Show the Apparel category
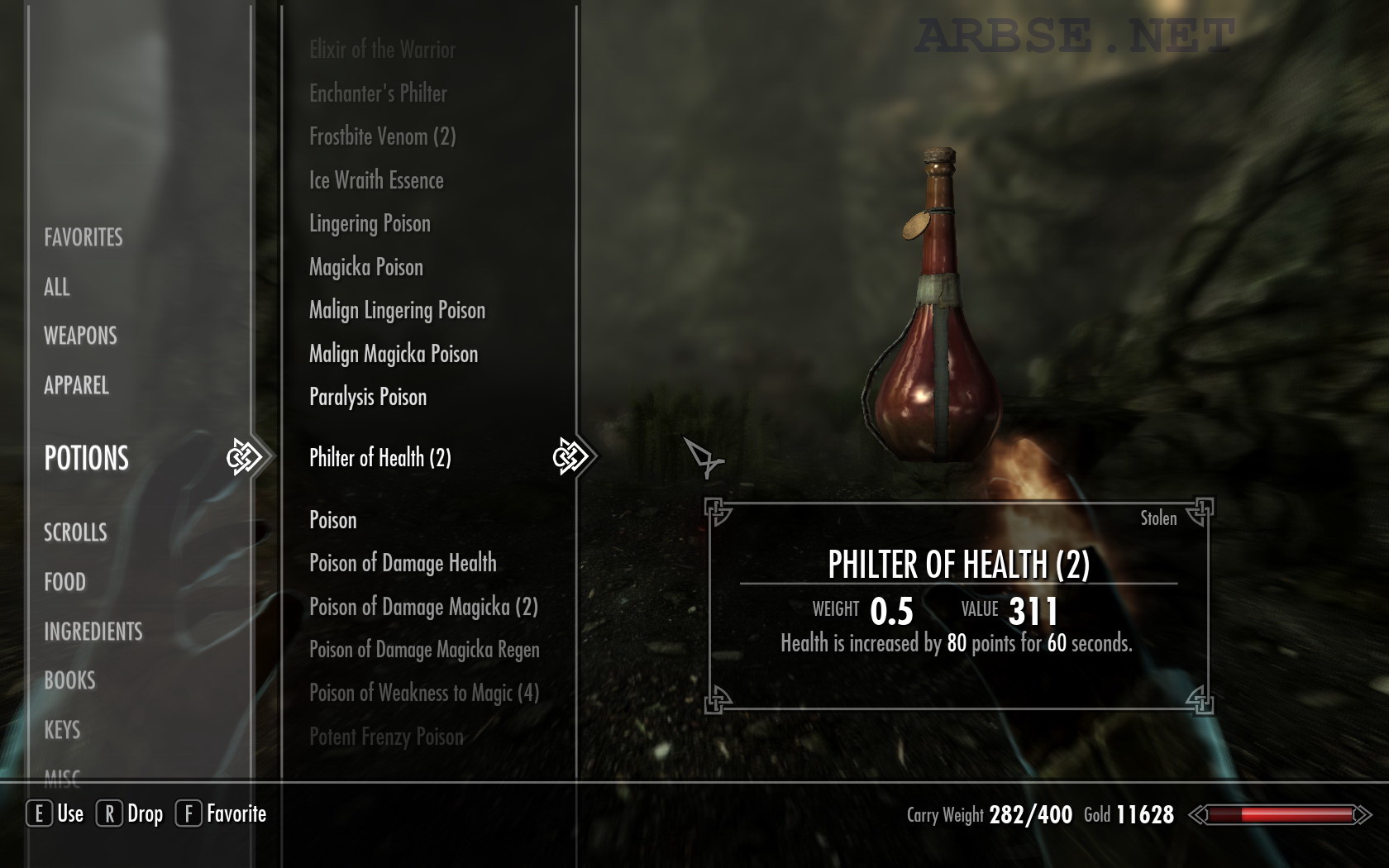This screenshot has height=868, width=1389. (x=76, y=385)
